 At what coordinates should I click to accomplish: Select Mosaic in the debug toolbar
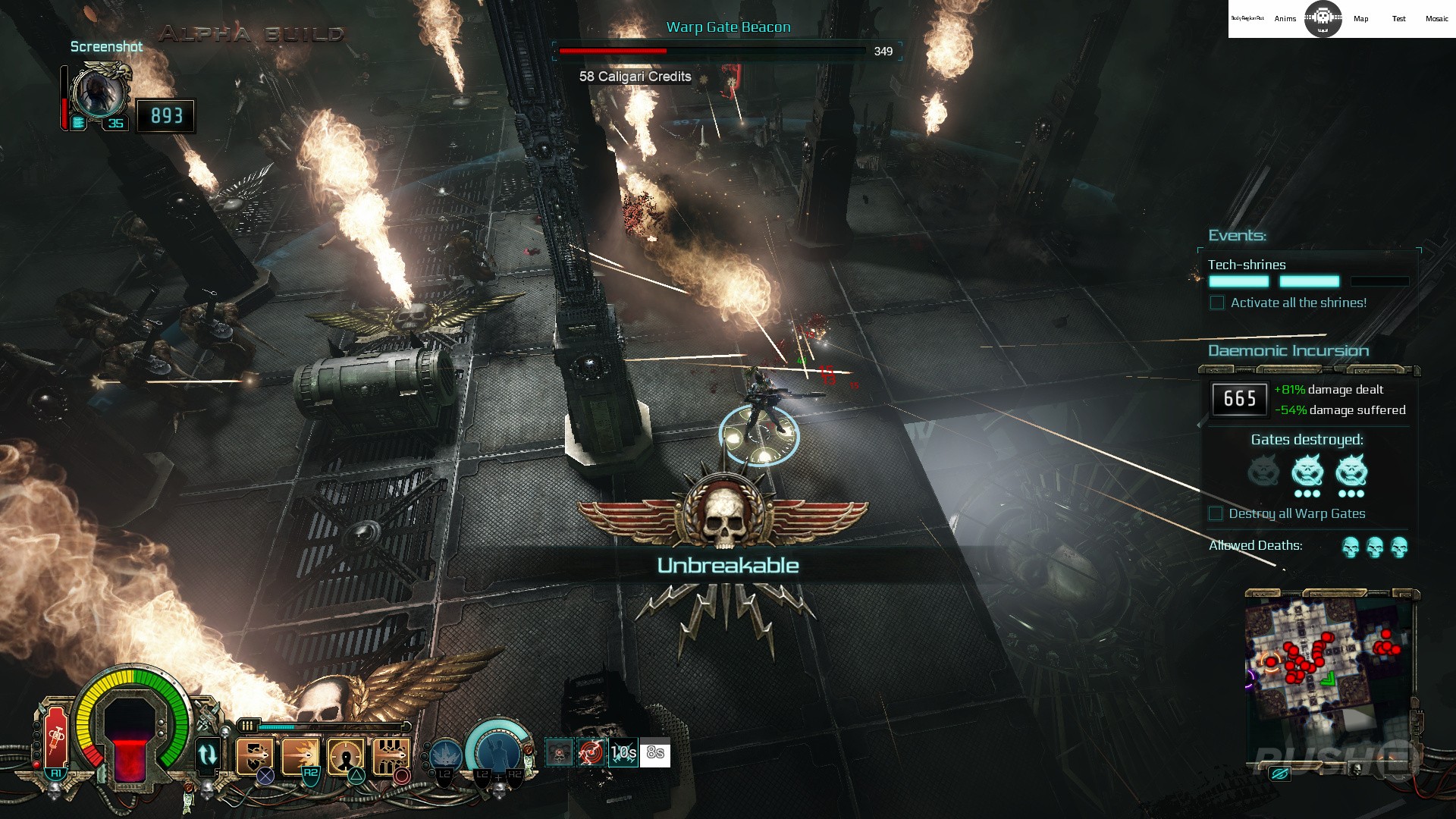point(1437,19)
